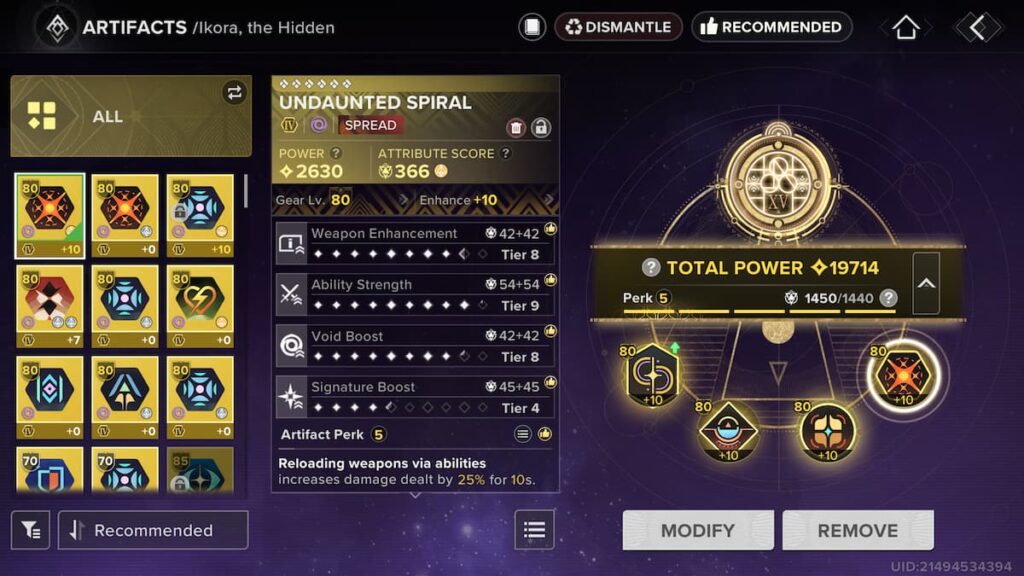
Task: Click the Dismantle button
Action: 618,27
